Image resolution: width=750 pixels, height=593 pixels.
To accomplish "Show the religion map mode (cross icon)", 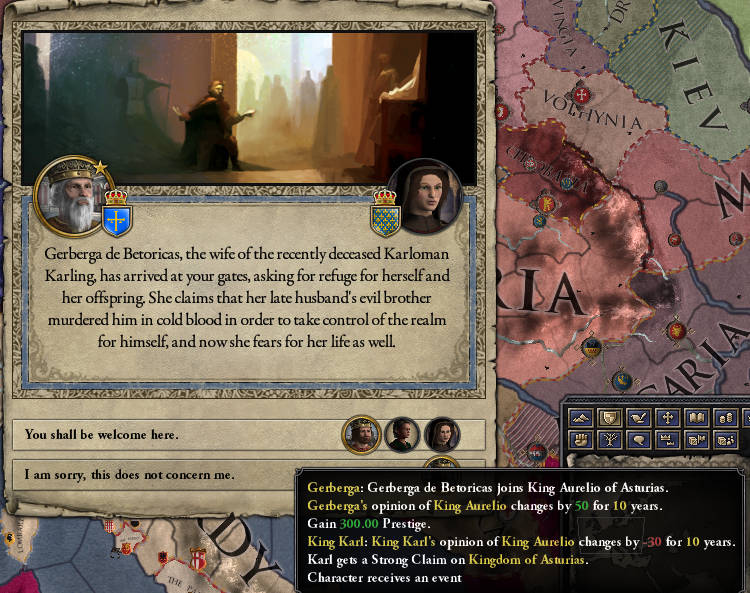I will coord(668,417).
